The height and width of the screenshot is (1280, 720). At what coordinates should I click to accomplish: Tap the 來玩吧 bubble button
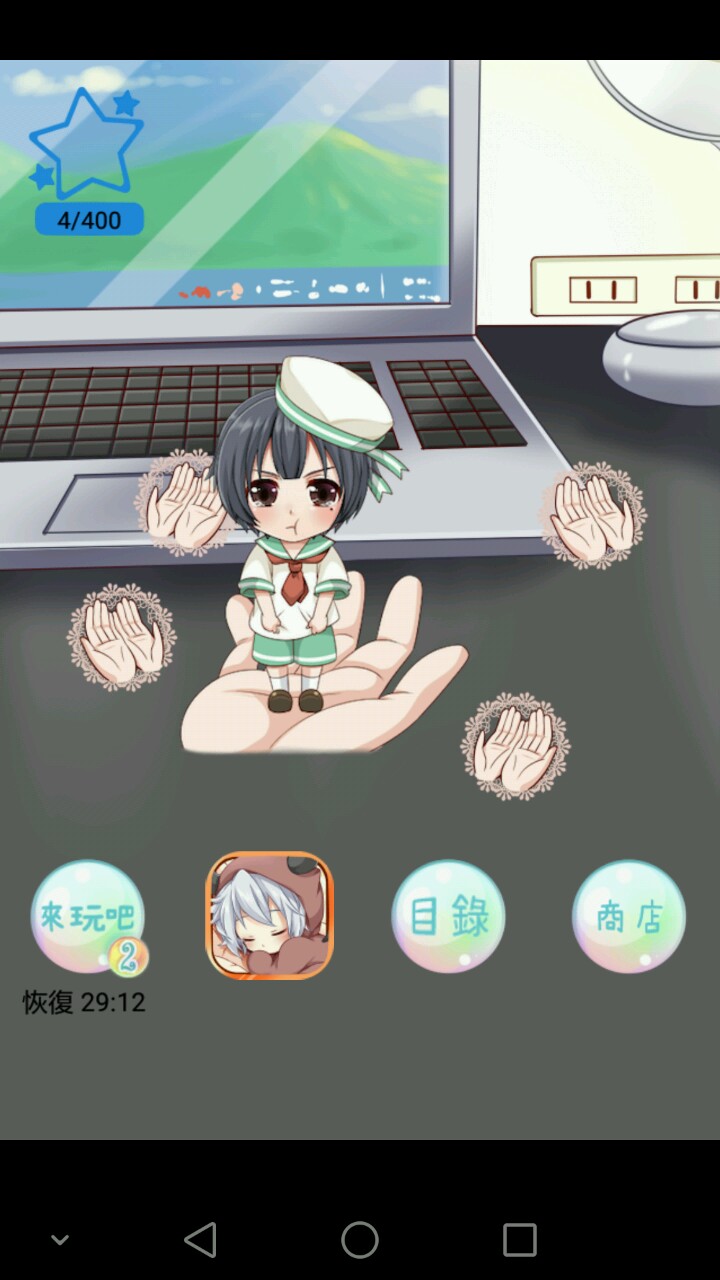coord(87,917)
